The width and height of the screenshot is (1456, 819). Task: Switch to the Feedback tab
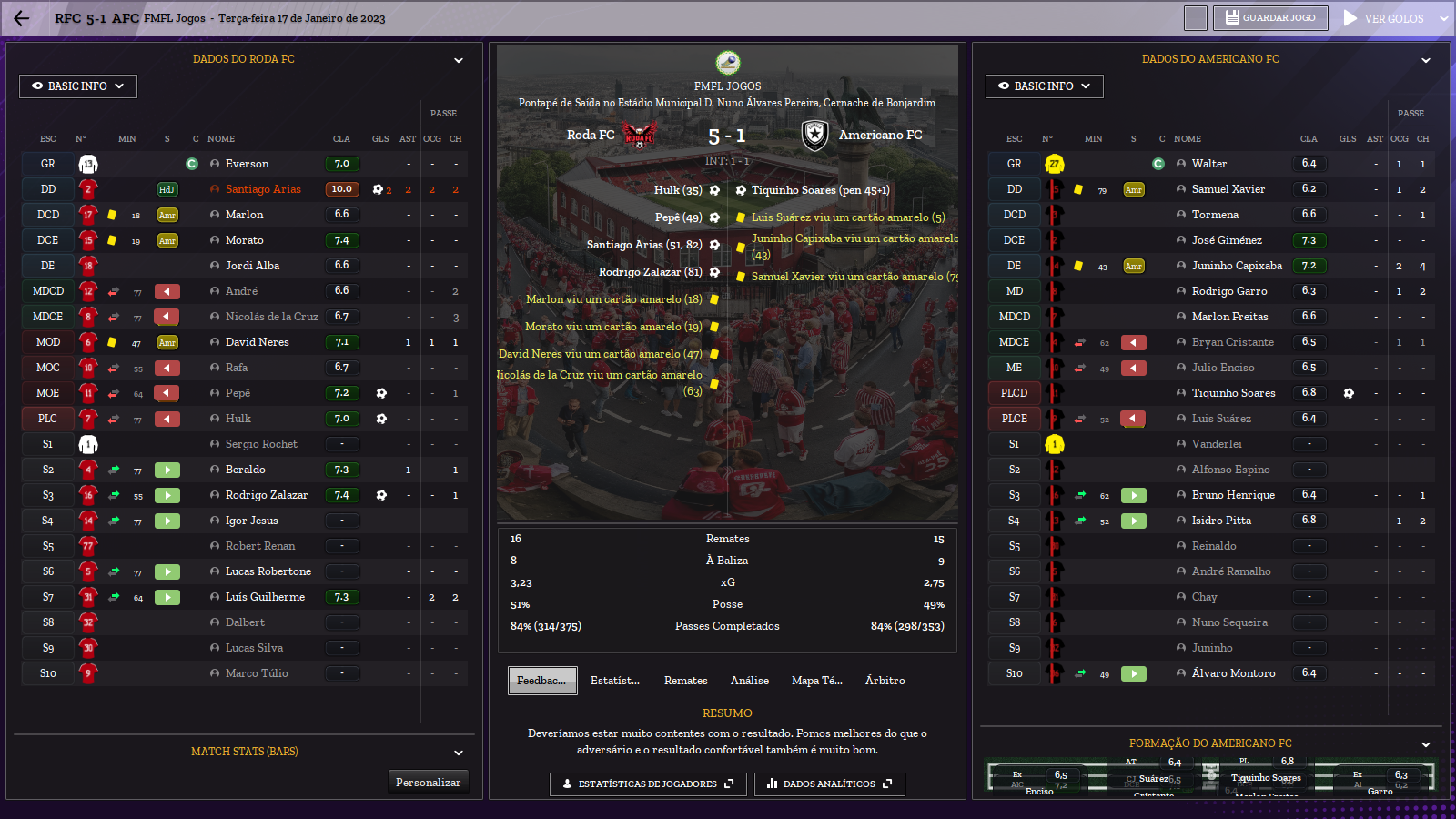(x=541, y=681)
